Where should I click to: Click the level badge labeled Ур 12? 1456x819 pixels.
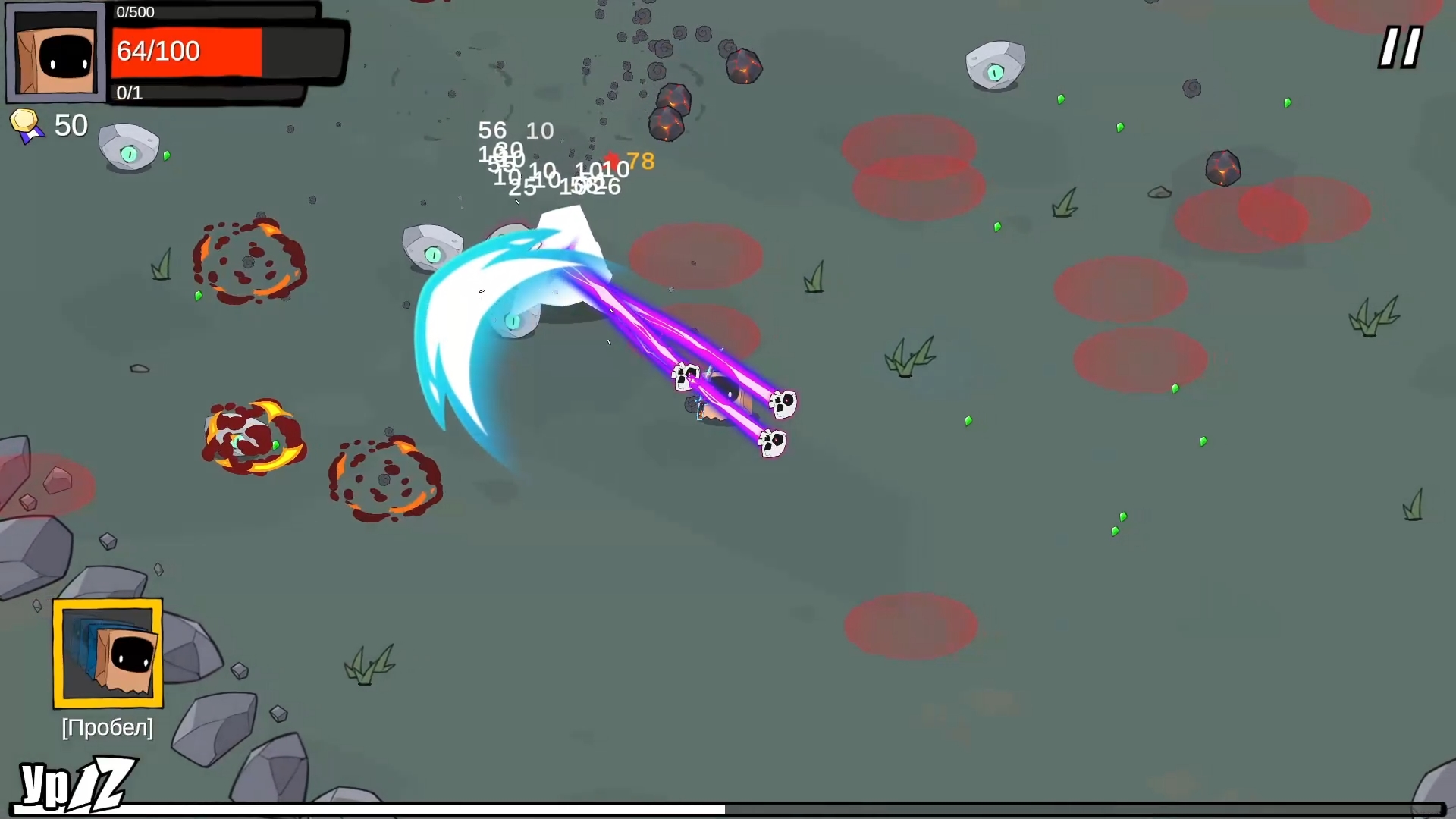click(72, 783)
